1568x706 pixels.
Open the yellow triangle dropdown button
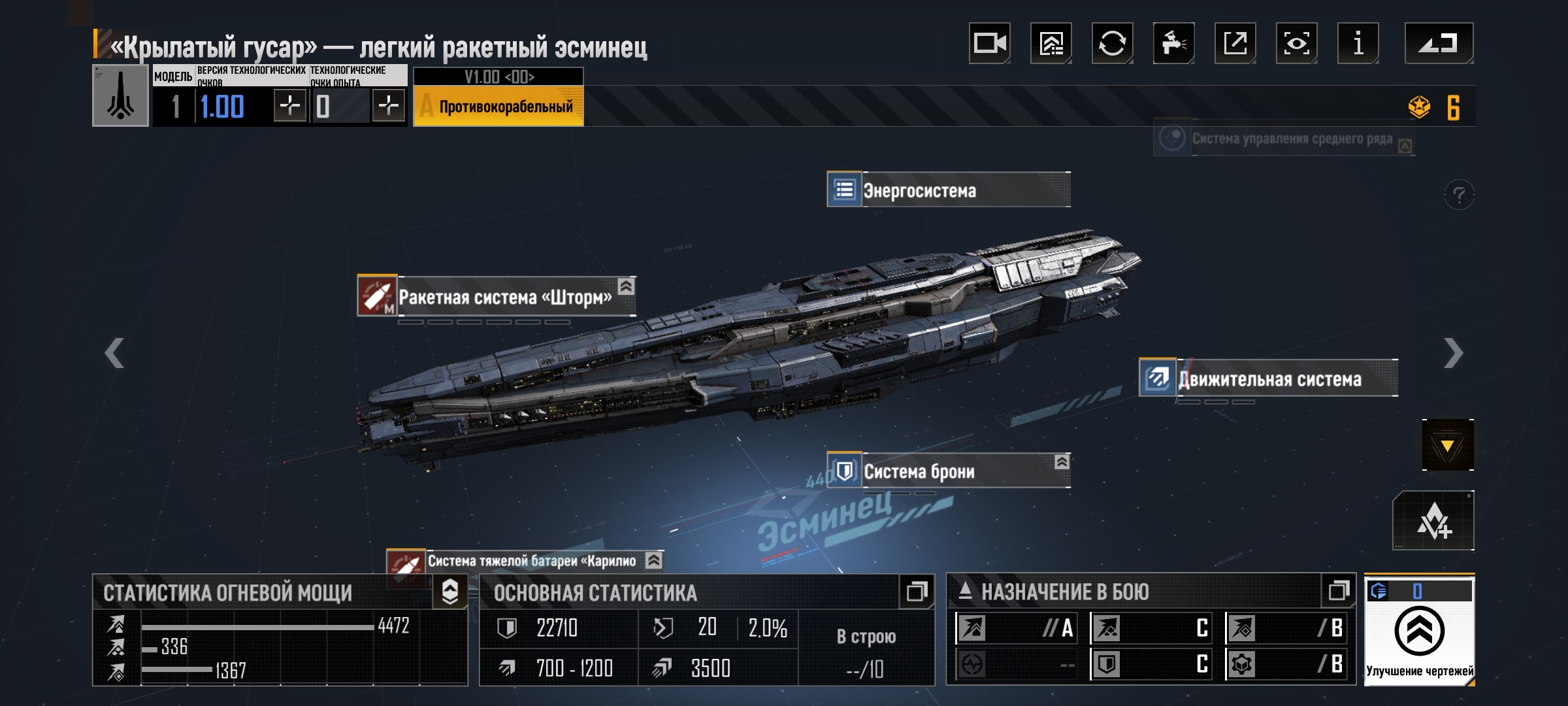1447,445
